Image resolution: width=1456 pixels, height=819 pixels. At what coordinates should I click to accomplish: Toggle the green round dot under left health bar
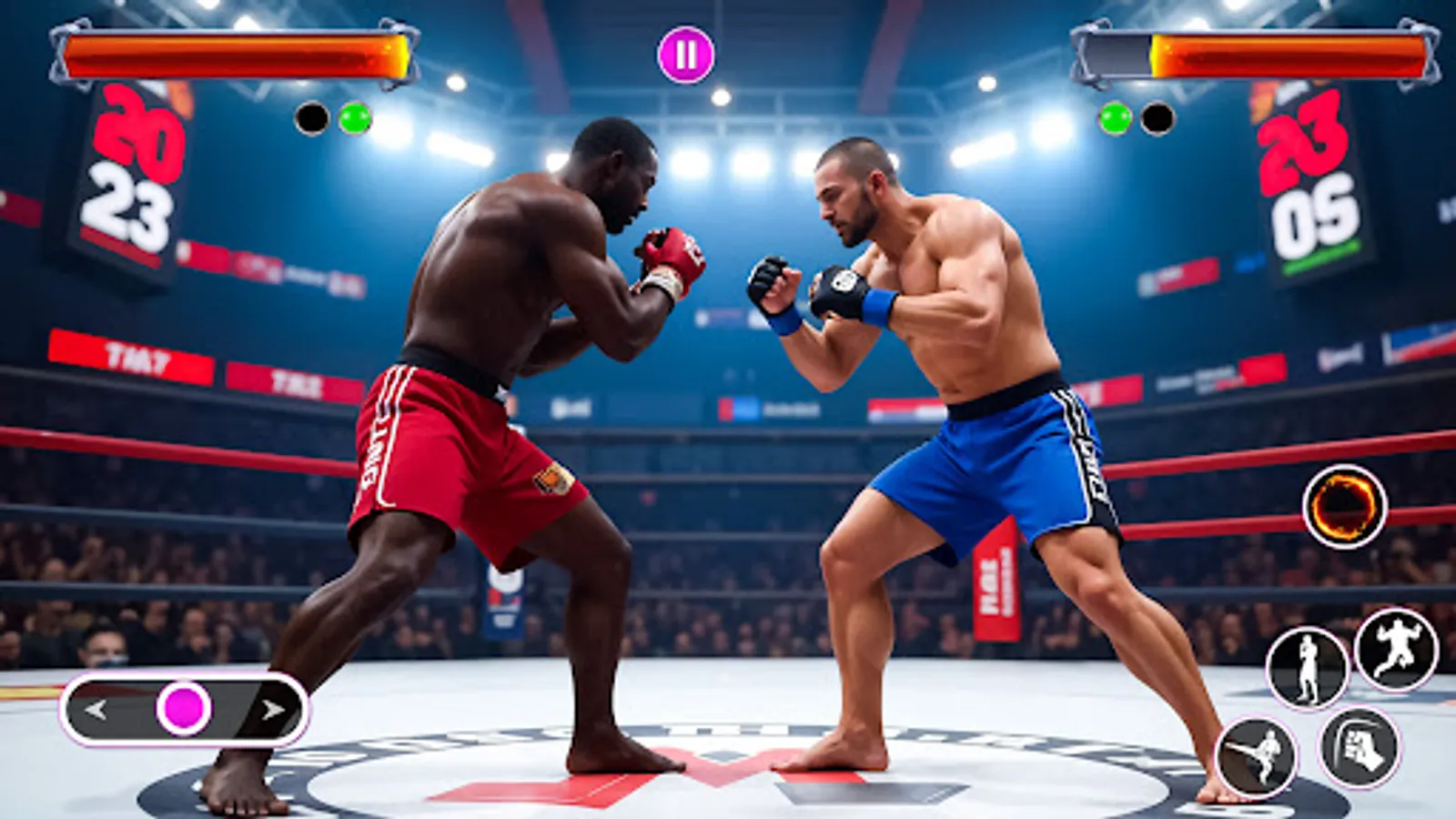tap(354, 116)
